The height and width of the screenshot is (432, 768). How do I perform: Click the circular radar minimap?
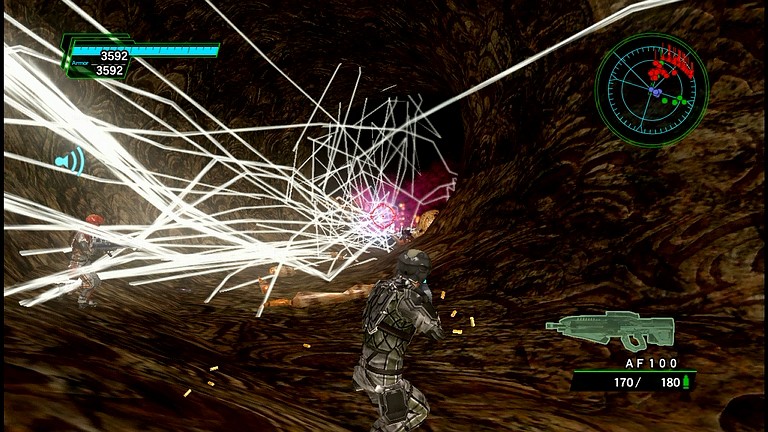651,91
